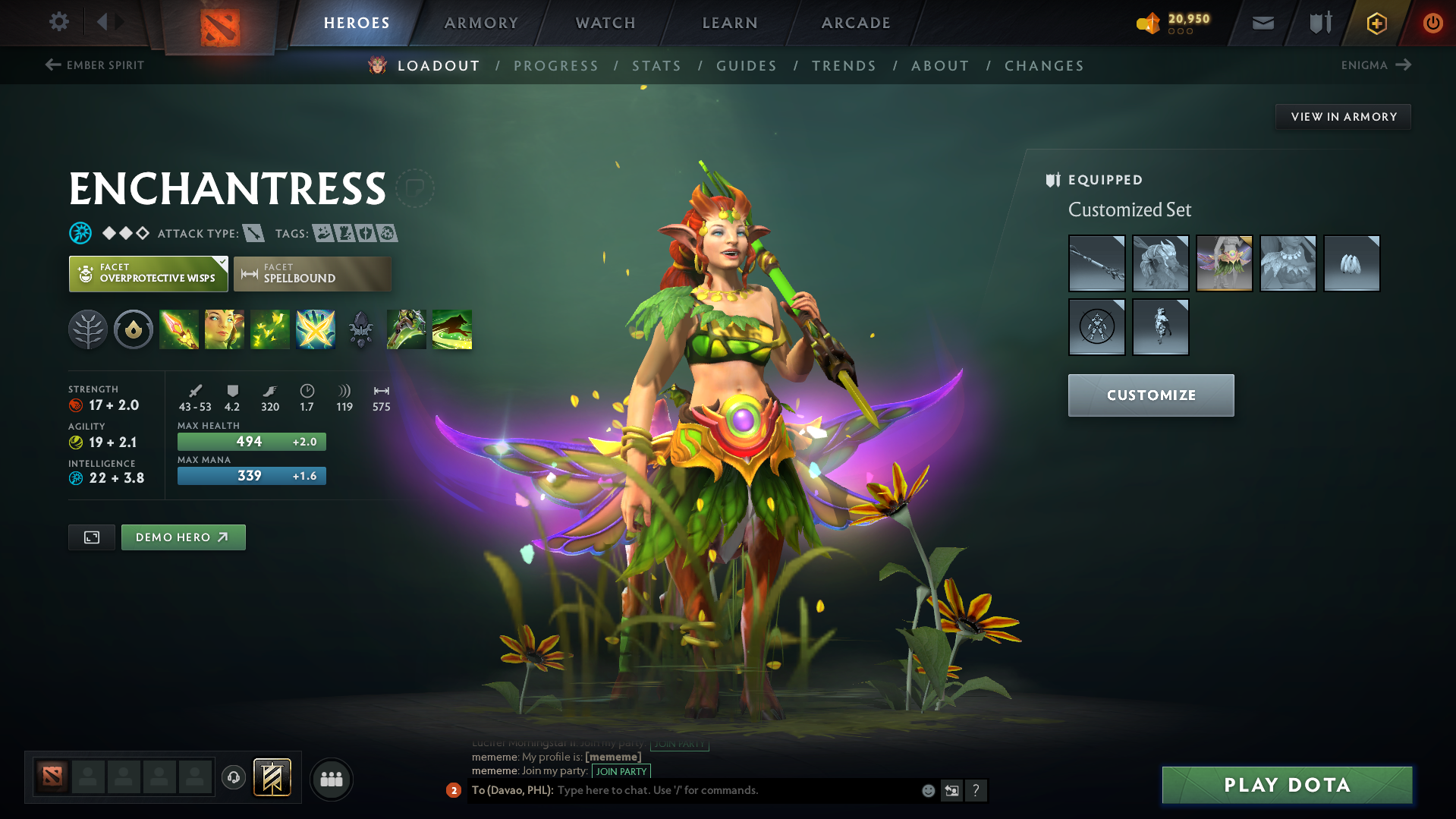Click Enchantress's innate ability branch icon
This screenshot has height=819, width=1456.
(88, 329)
